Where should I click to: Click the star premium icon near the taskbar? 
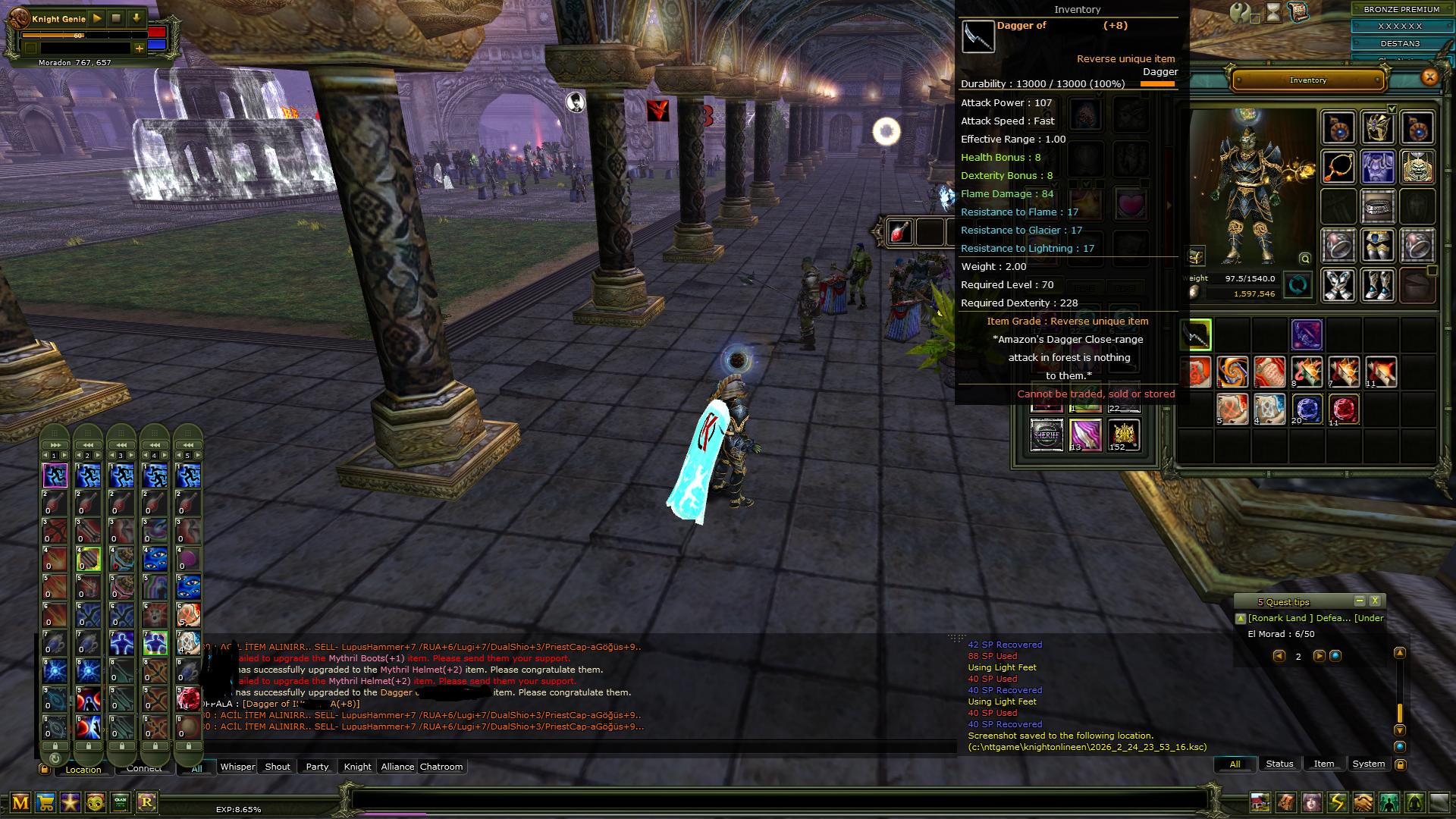click(x=71, y=802)
